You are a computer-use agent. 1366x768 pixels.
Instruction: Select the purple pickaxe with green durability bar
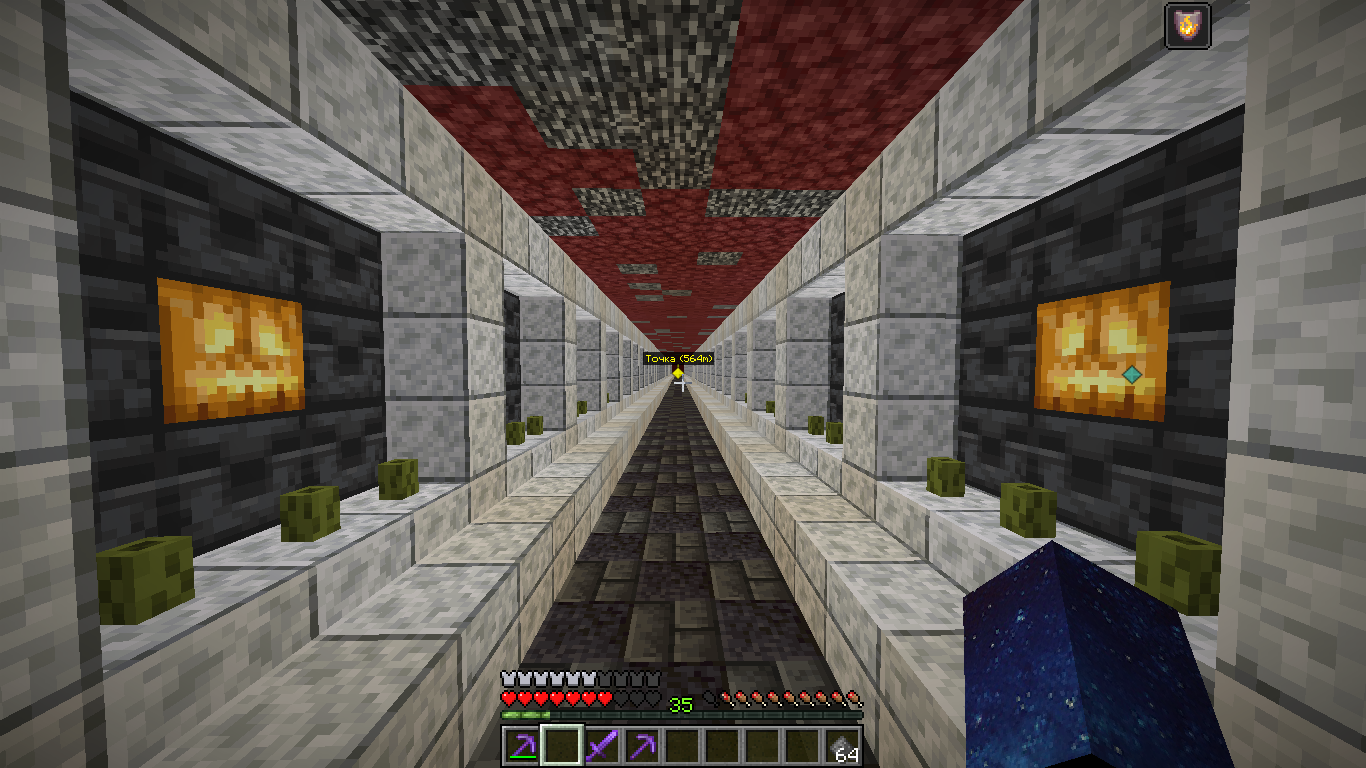click(x=520, y=746)
